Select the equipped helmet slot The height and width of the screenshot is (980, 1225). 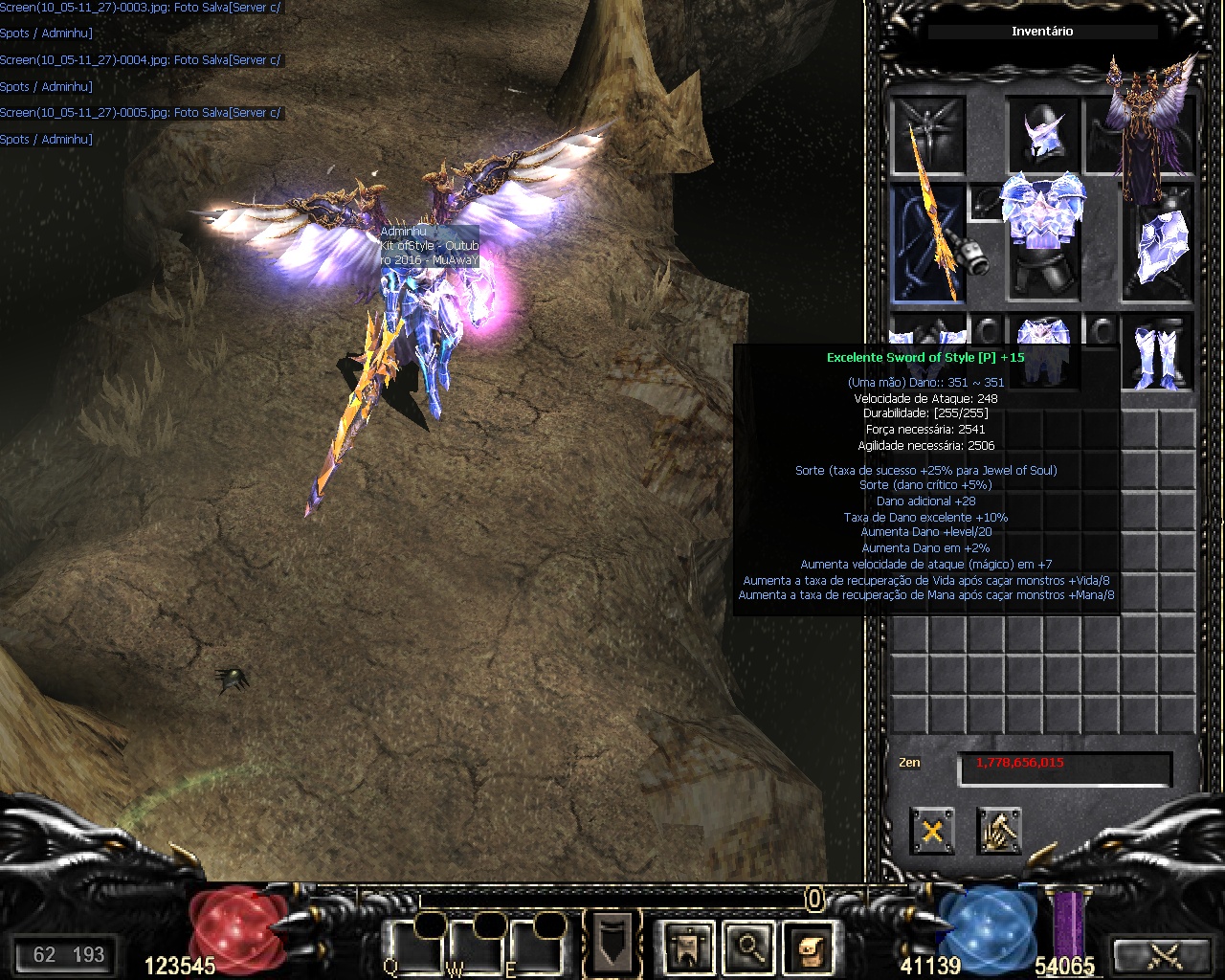click(x=1042, y=135)
